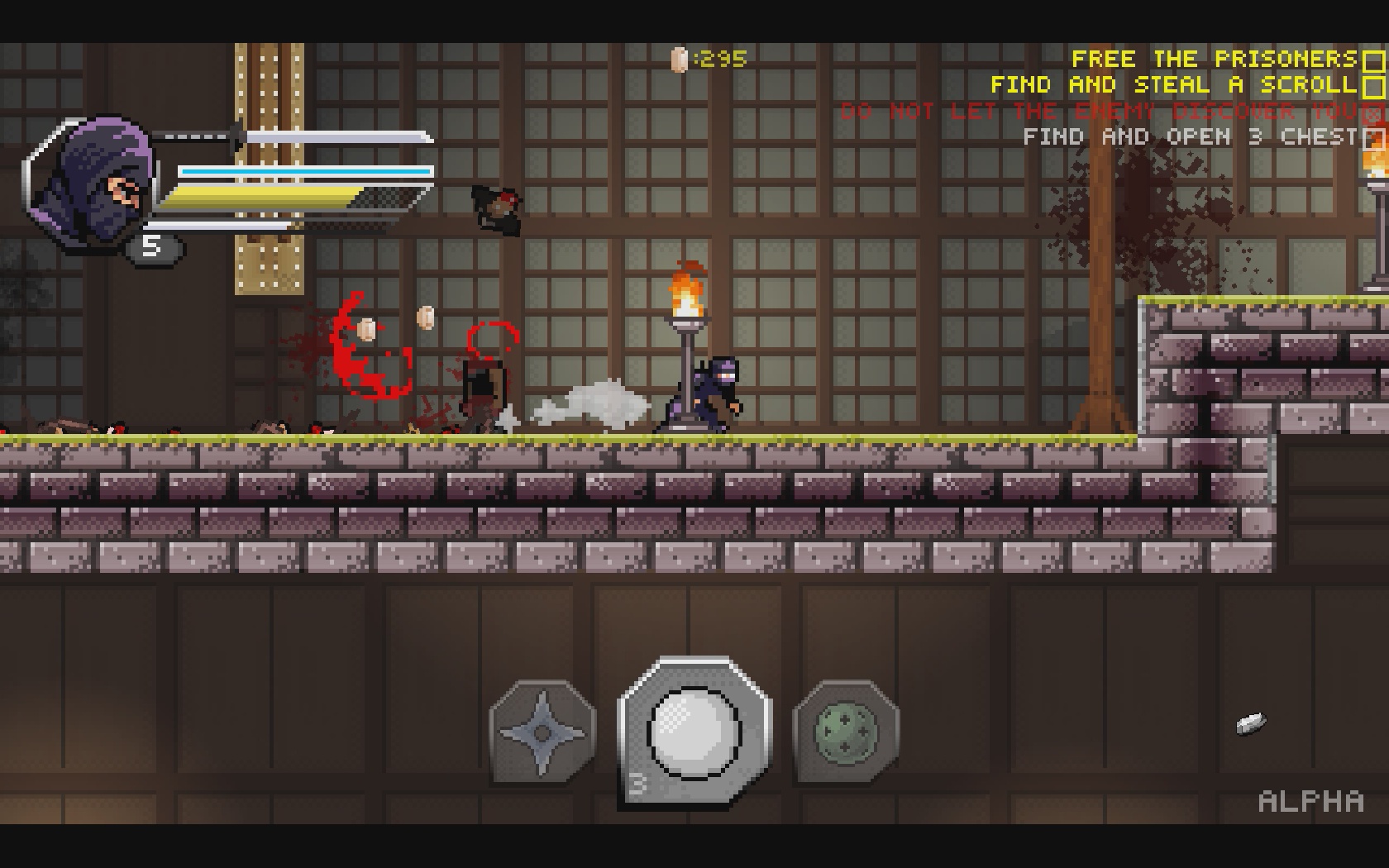Viewport: 1389px width, 868px height.
Task: Click the level 5 badge under the portrait
Action: point(151,246)
